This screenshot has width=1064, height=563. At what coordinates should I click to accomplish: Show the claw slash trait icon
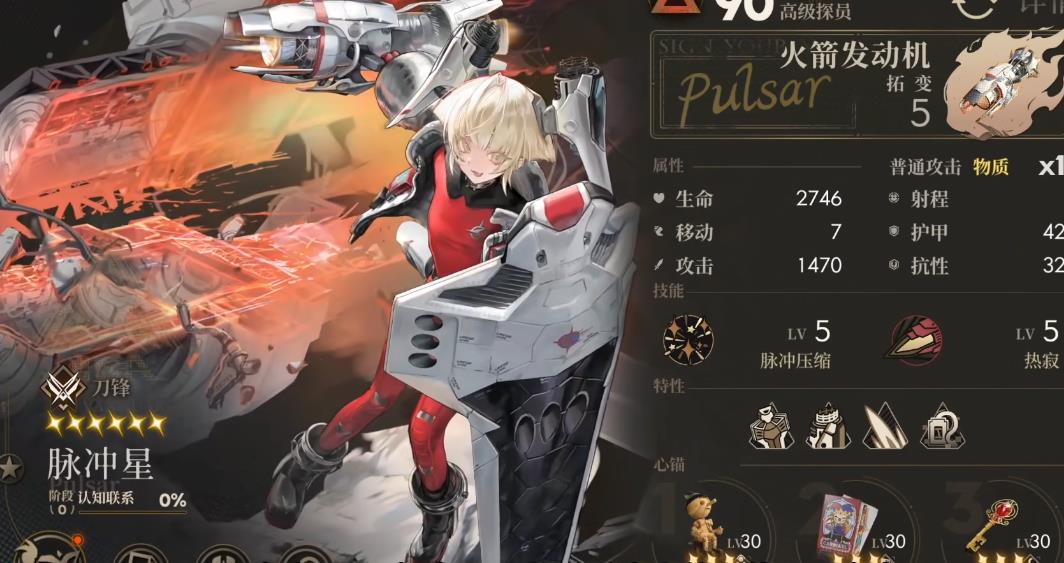click(885, 426)
